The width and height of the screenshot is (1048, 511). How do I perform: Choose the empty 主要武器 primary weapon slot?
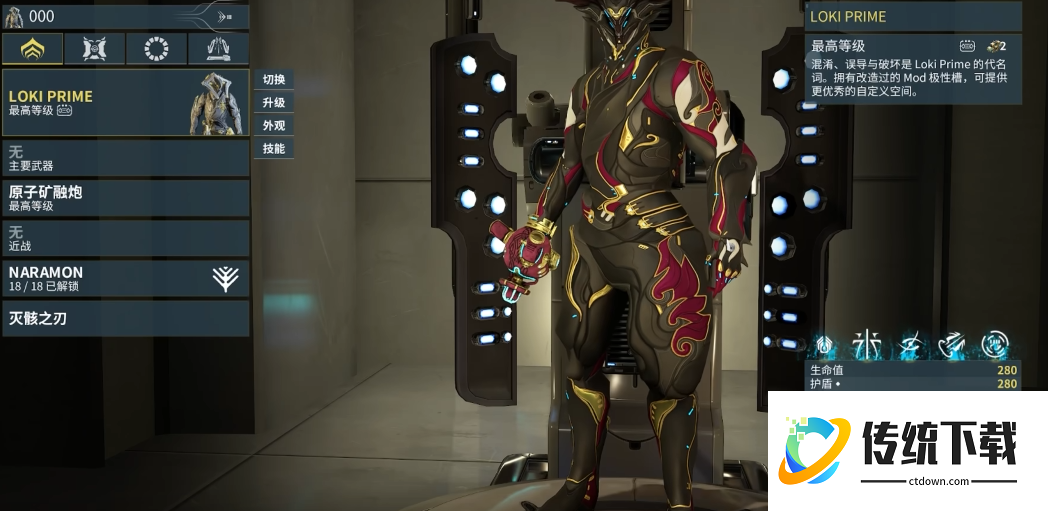tap(125, 158)
